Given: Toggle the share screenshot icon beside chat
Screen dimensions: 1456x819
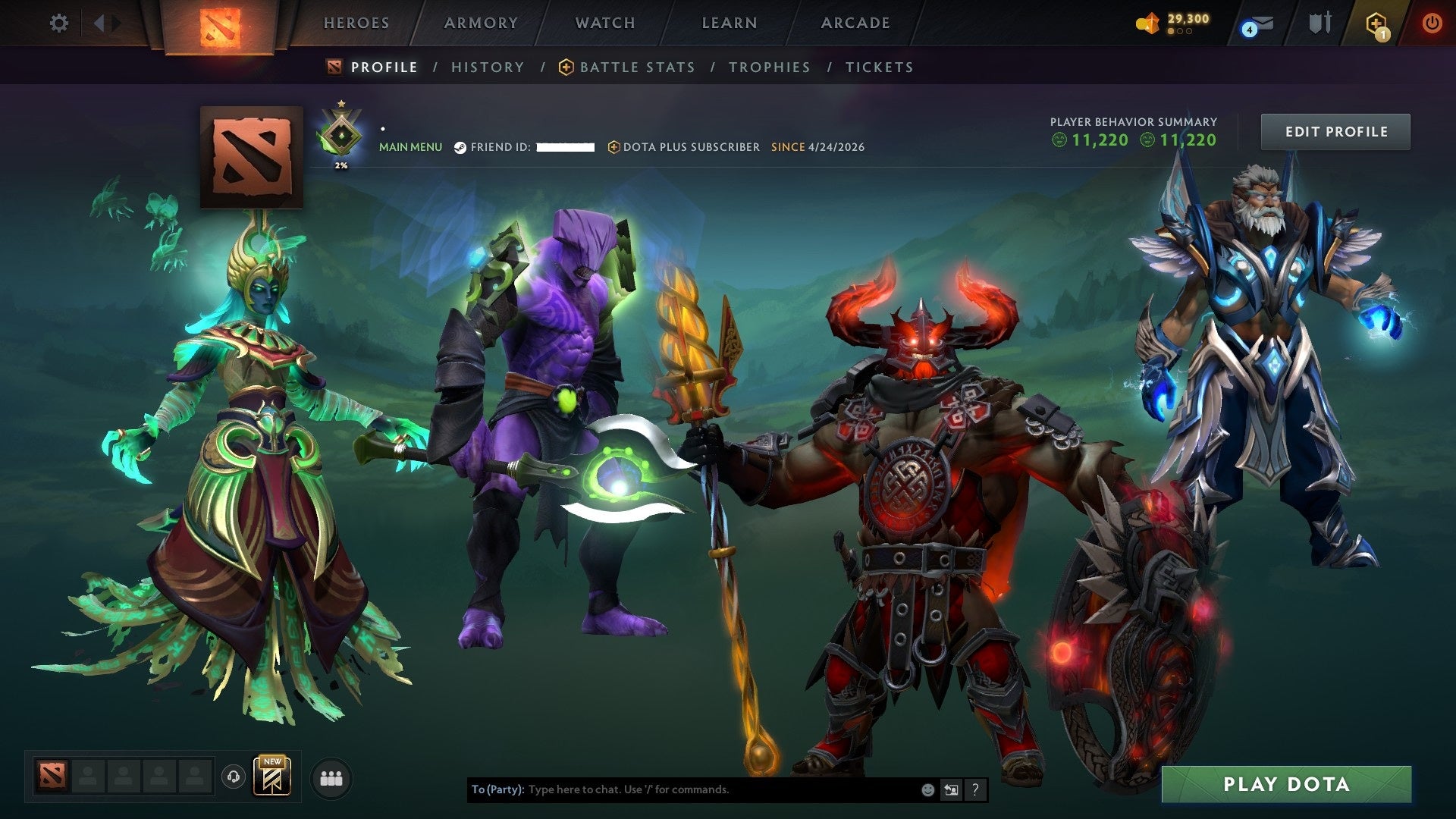Looking at the screenshot, I should (951, 789).
